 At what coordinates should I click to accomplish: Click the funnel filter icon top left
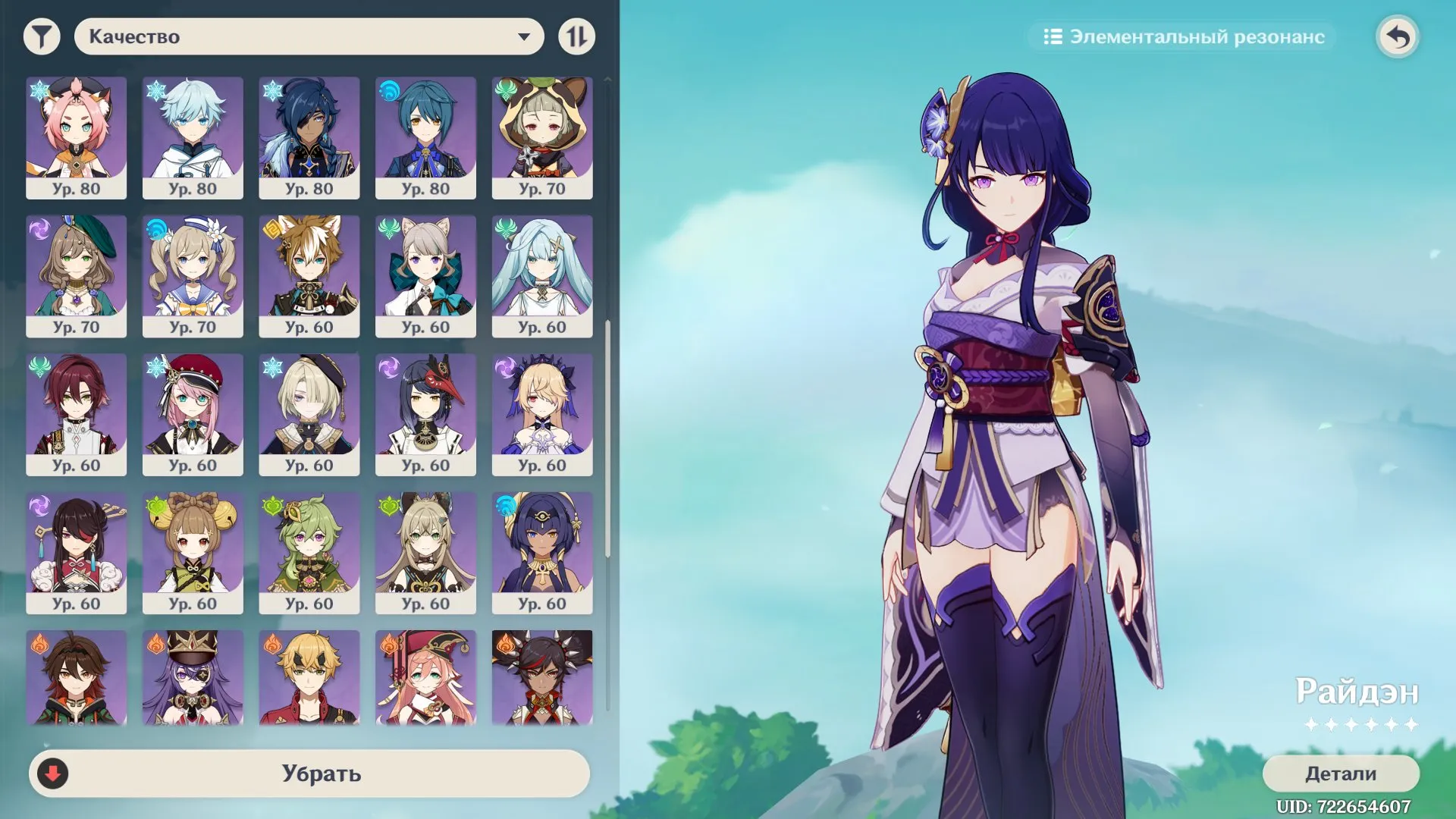click(43, 35)
